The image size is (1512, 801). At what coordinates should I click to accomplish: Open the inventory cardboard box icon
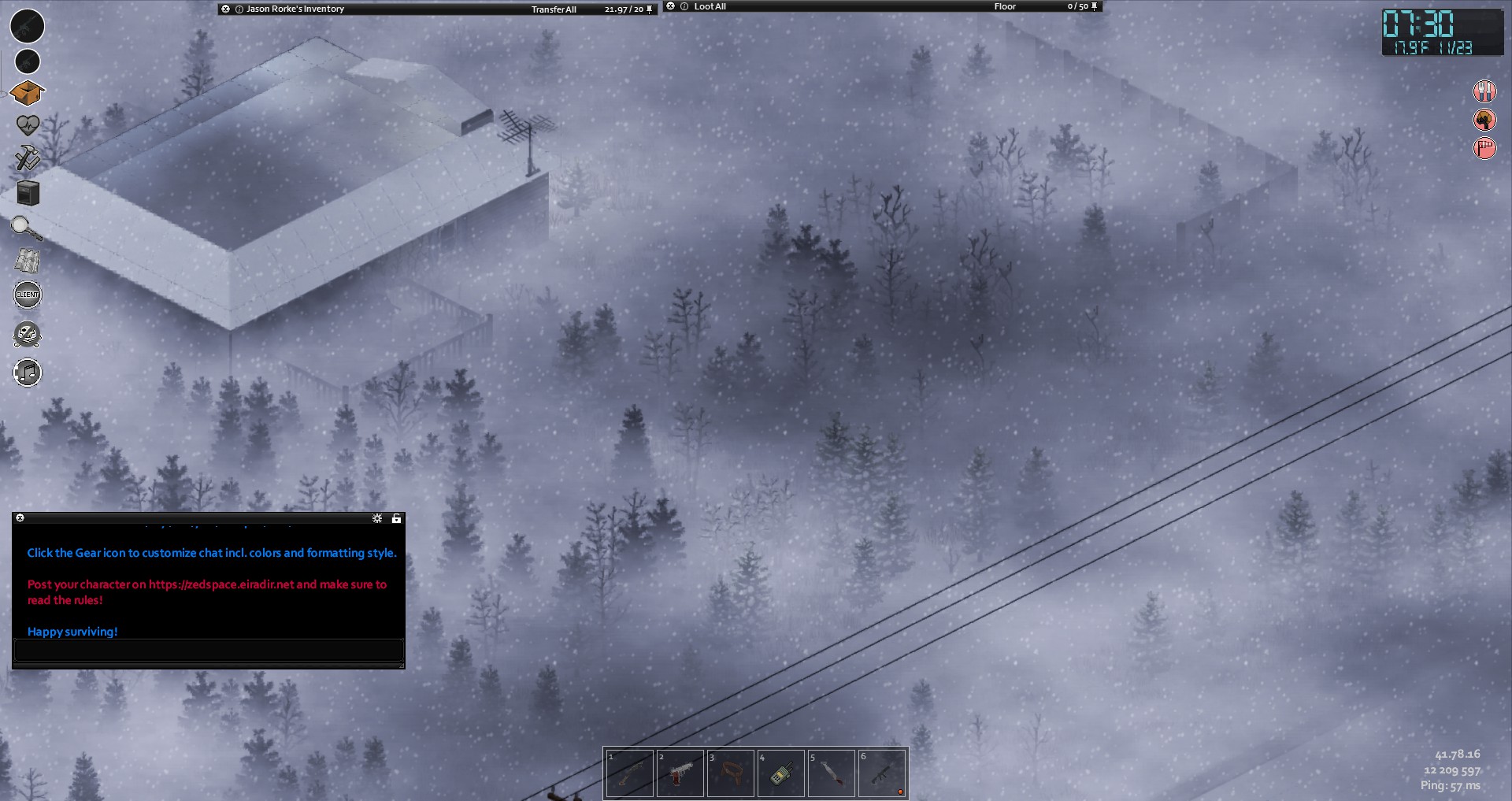27,93
